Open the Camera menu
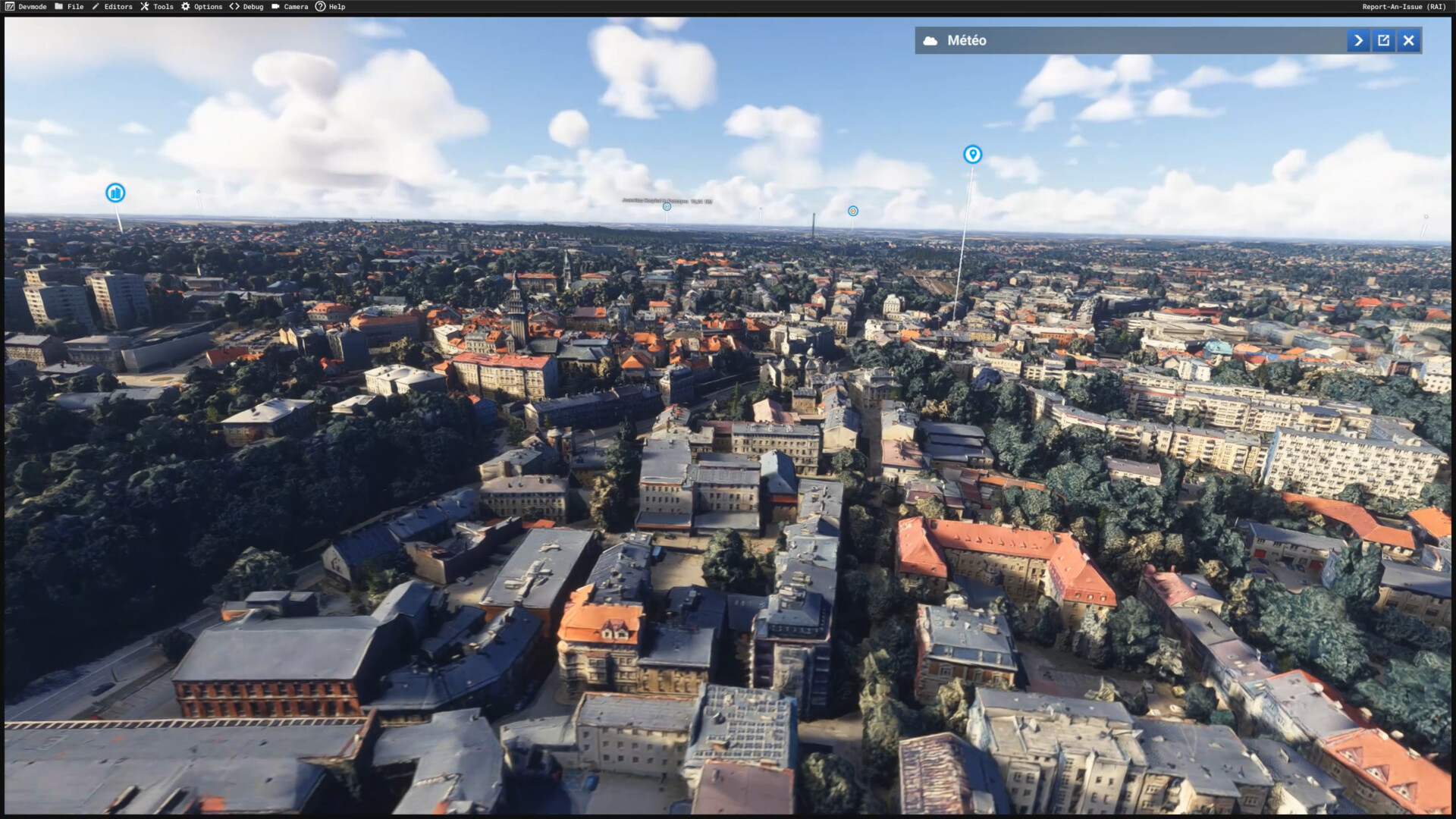 (x=290, y=7)
